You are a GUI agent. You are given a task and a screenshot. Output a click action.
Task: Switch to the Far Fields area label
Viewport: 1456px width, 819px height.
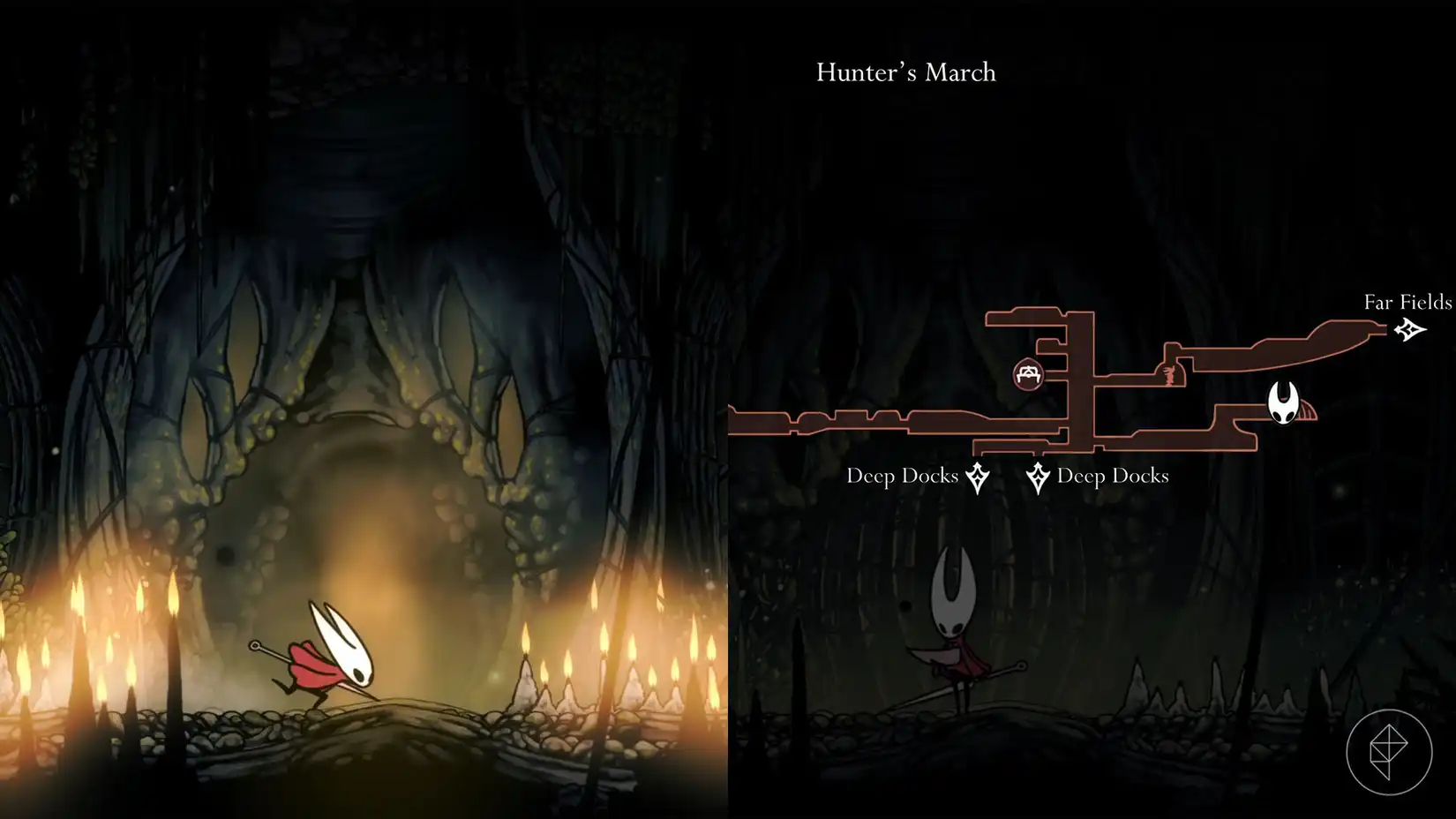click(x=1407, y=302)
